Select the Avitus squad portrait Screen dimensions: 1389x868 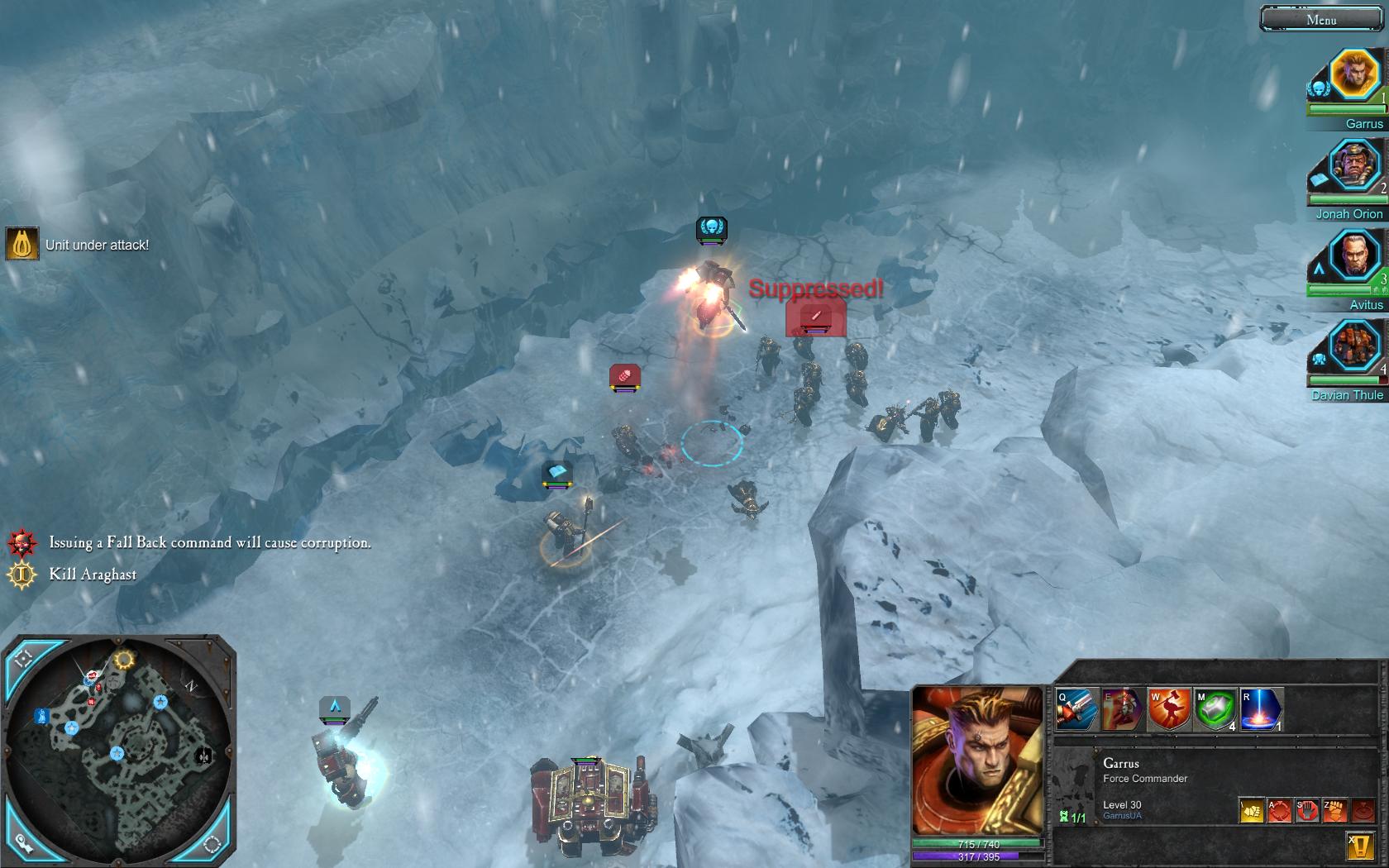1354,256
